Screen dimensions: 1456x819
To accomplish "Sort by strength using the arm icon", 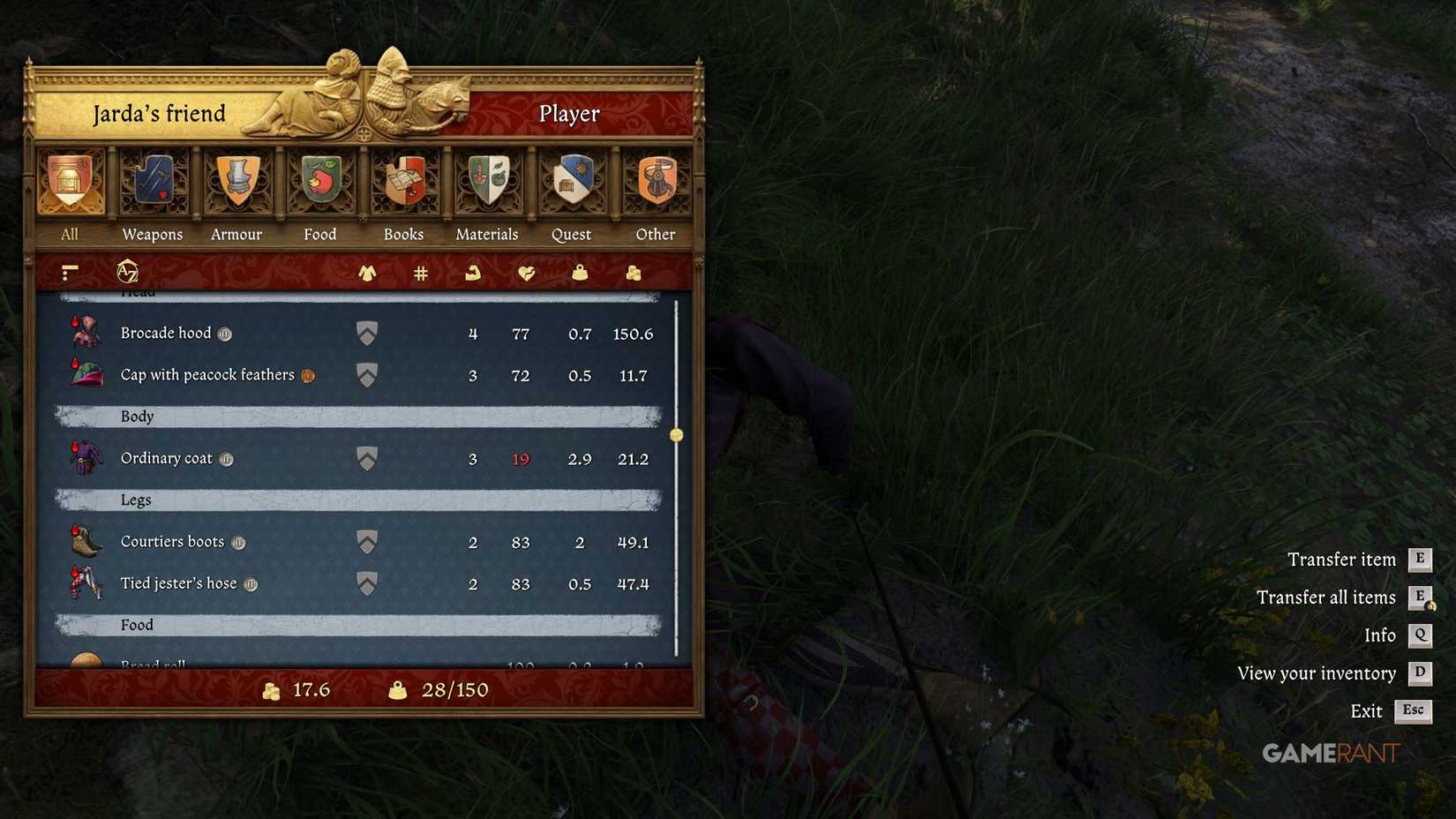I will click(474, 273).
